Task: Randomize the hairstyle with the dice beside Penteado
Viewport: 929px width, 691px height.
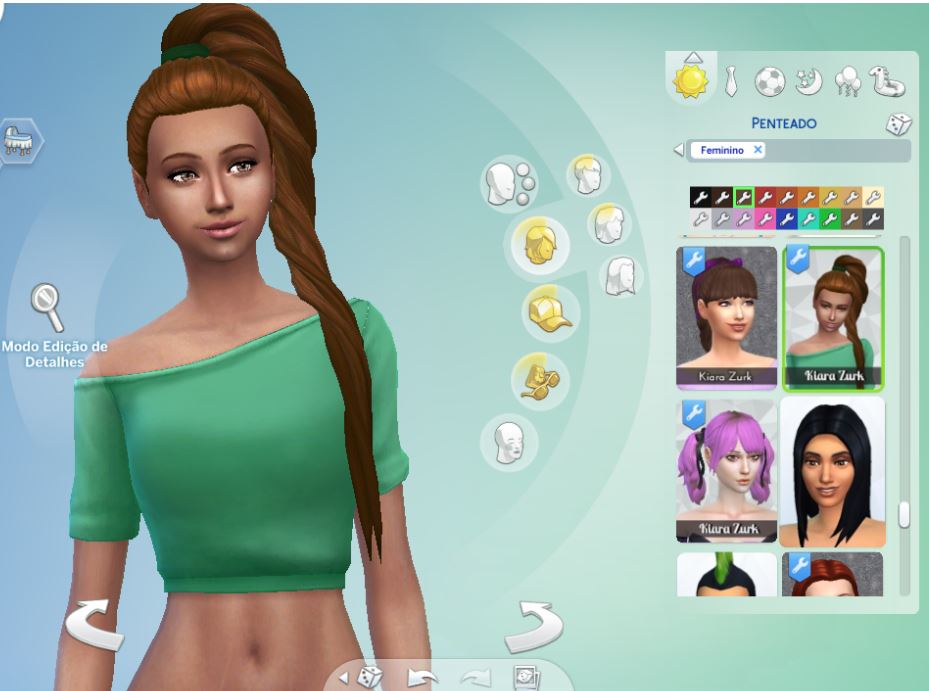Action: click(x=897, y=125)
